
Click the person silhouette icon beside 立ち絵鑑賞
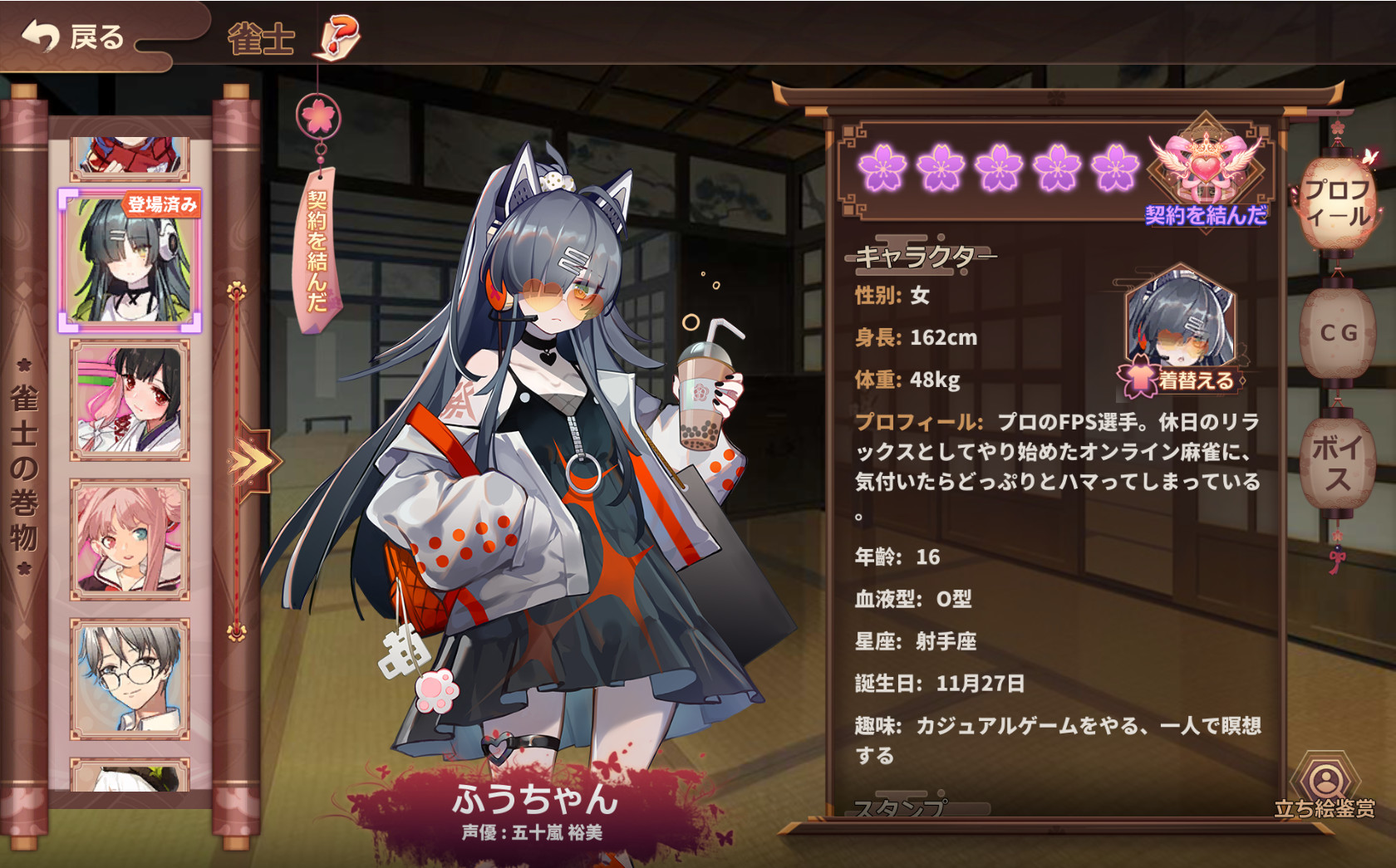(x=1325, y=779)
